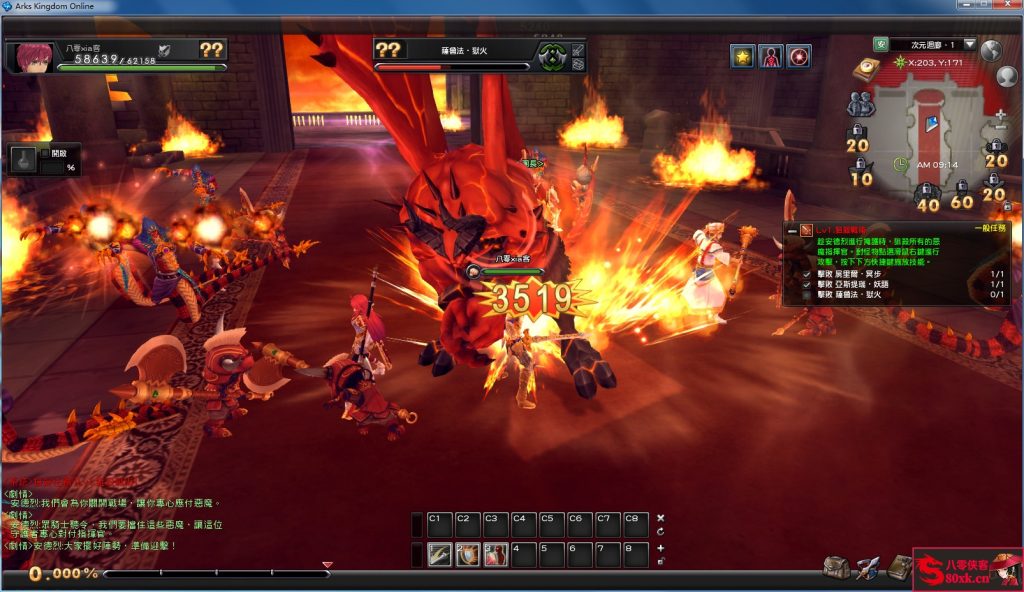Use the red skill in hotbar slot 3
This screenshot has height=592, width=1024.
(495, 555)
